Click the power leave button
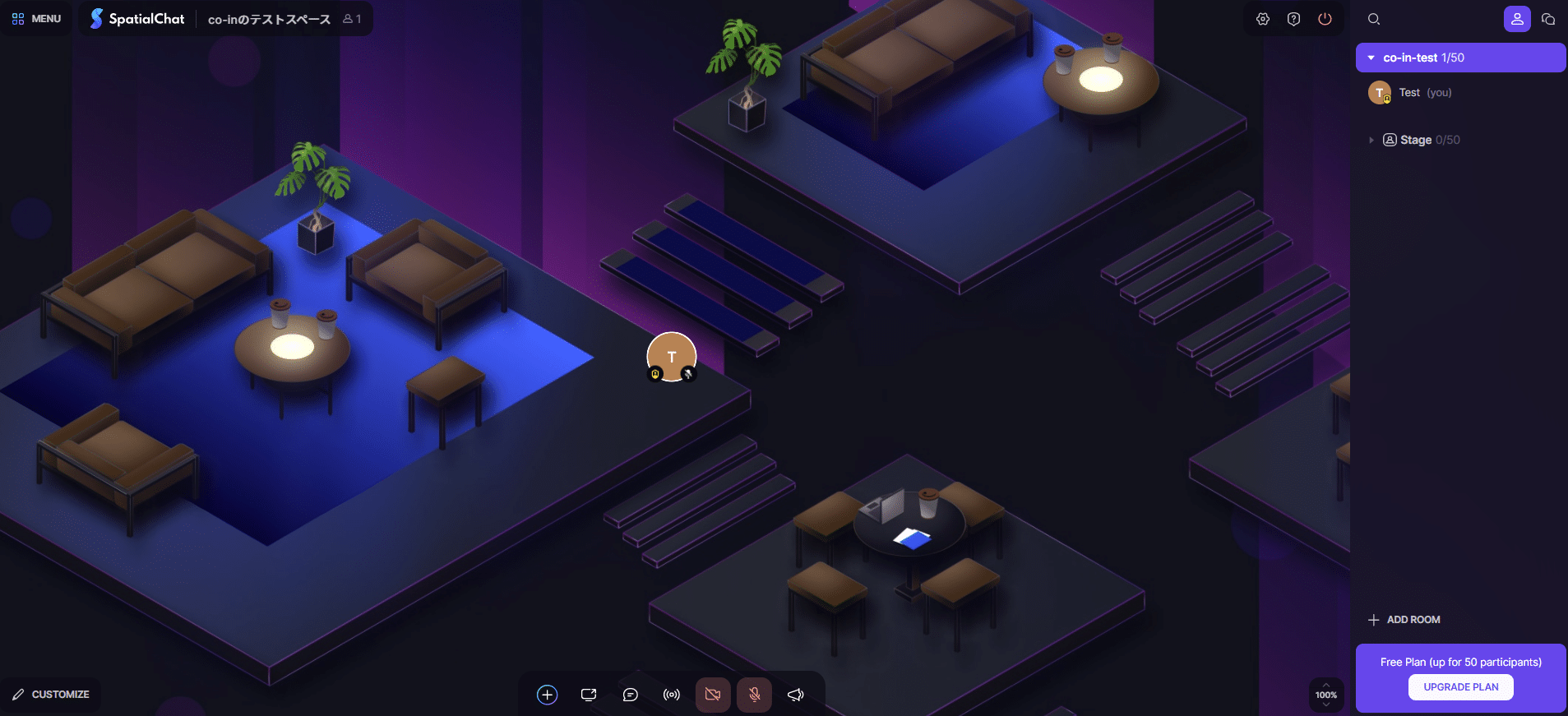 1325,19
